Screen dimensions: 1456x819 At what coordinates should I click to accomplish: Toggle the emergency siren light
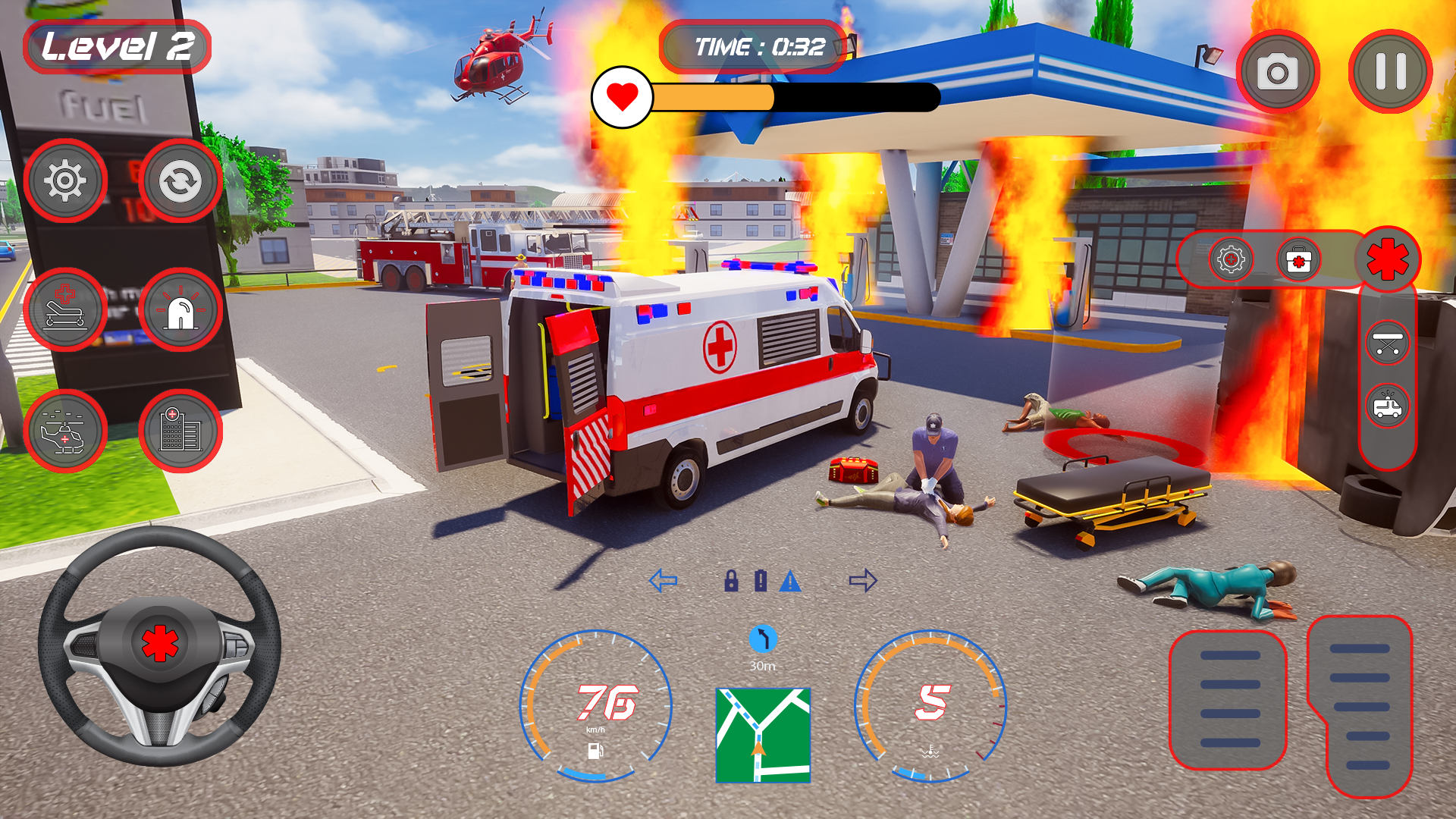pyautogui.click(x=180, y=309)
